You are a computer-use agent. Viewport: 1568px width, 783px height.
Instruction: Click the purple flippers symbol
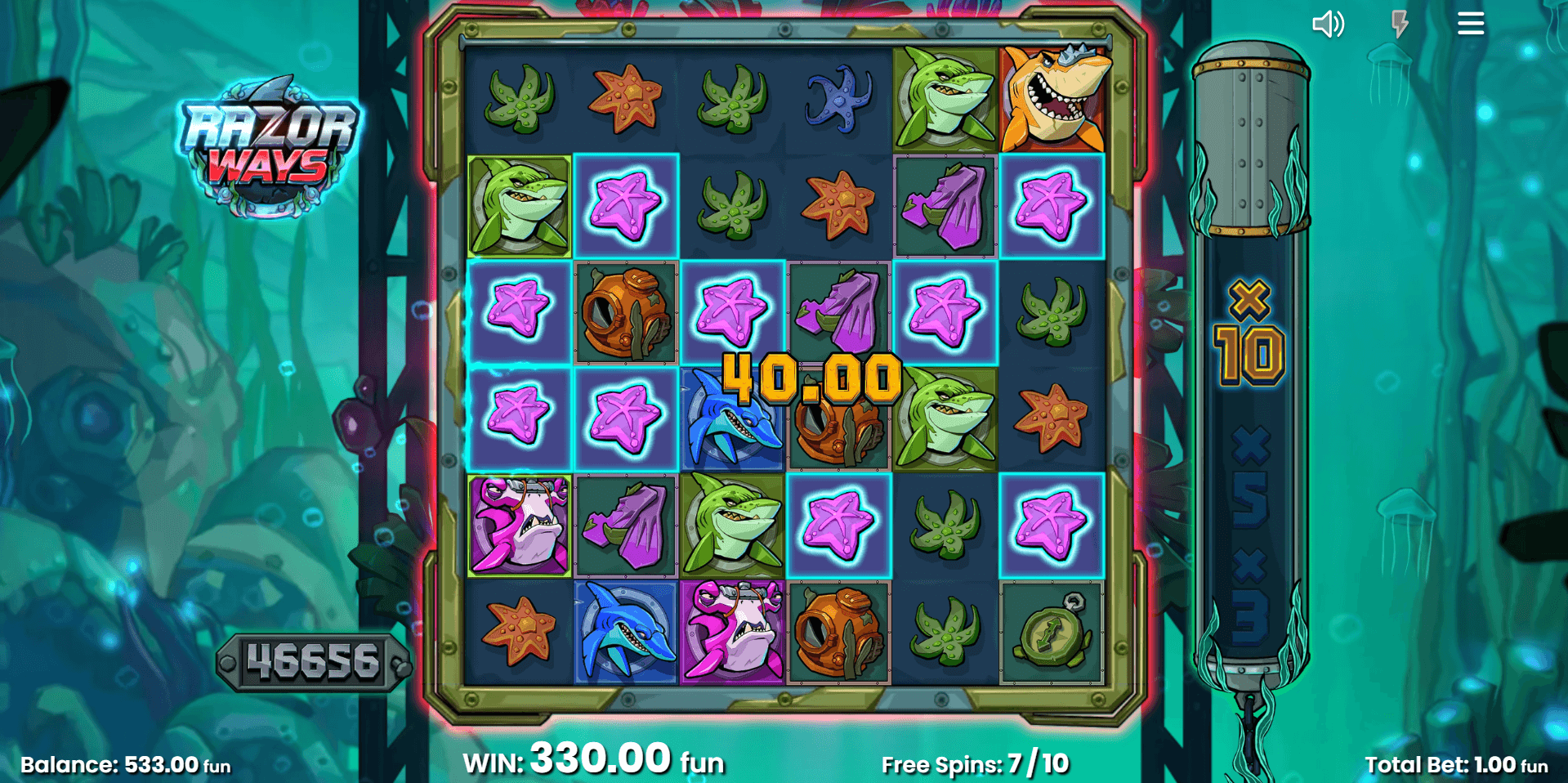point(945,204)
